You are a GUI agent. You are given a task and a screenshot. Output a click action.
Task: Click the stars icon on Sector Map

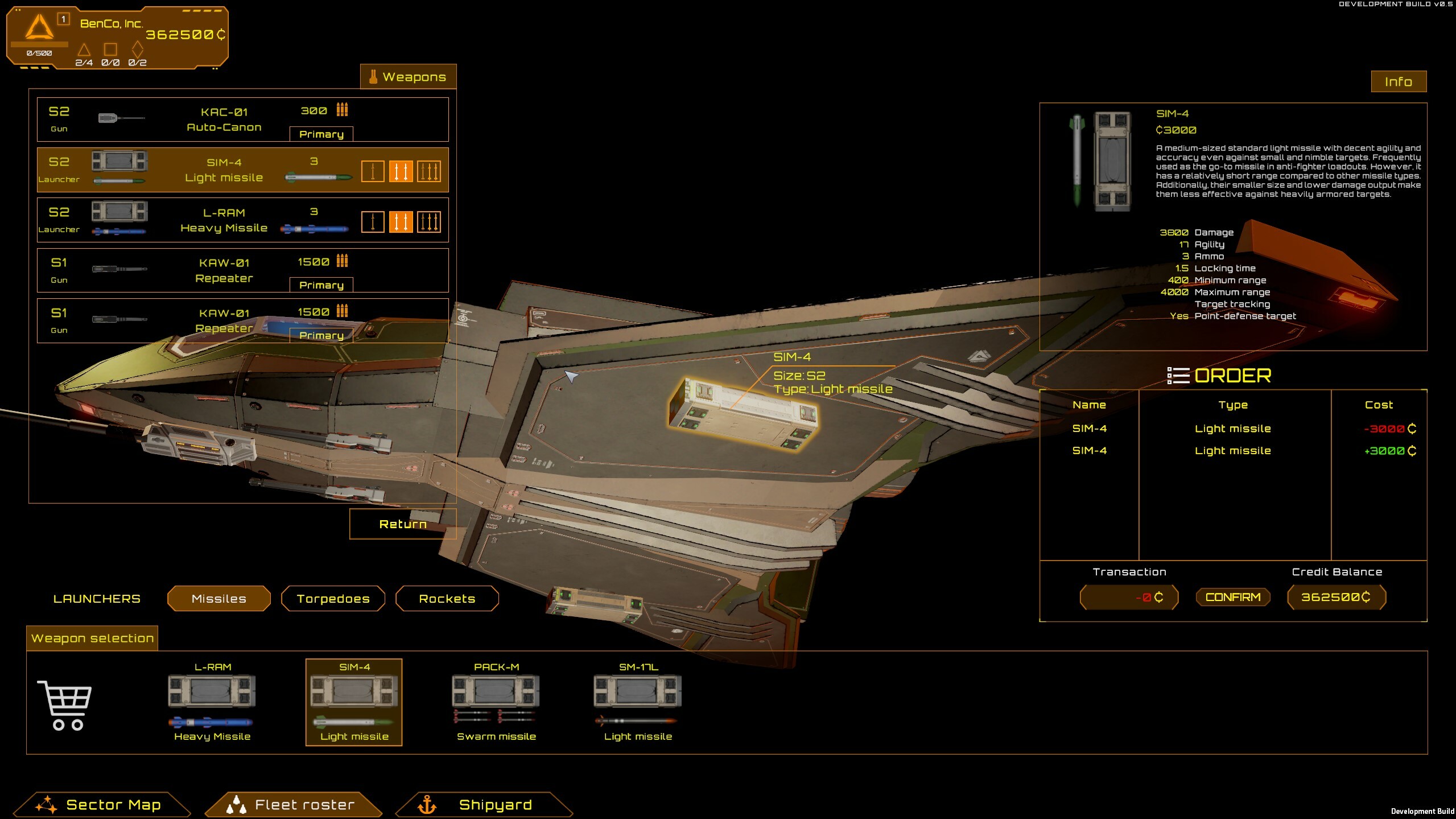[47, 804]
